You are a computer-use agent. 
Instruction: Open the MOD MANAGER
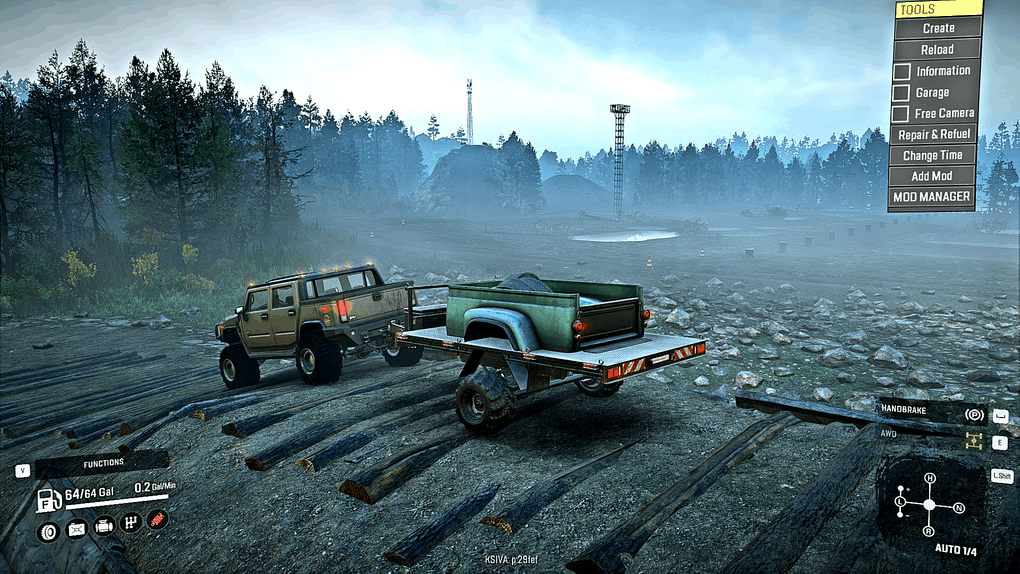point(932,197)
